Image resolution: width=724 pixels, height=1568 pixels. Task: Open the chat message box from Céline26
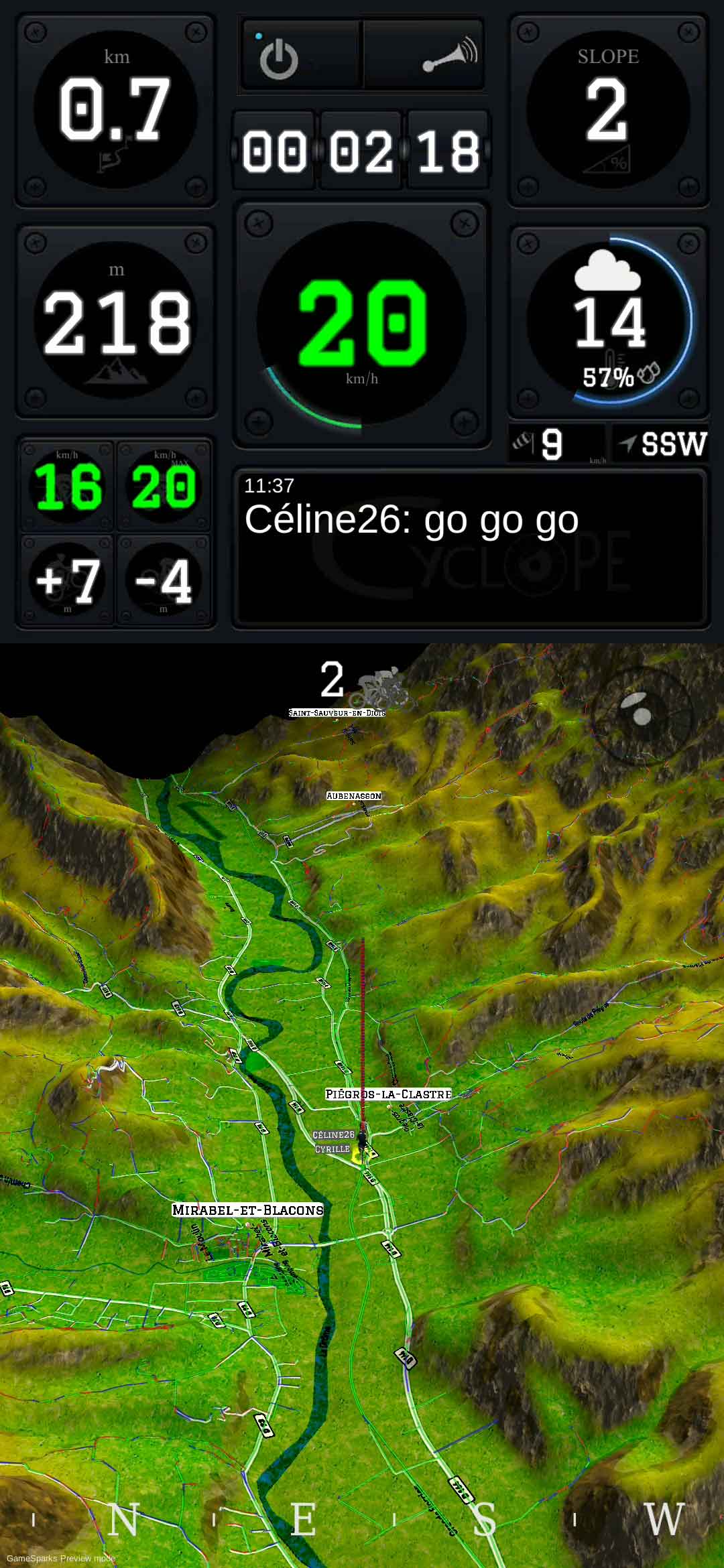pos(469,548)
